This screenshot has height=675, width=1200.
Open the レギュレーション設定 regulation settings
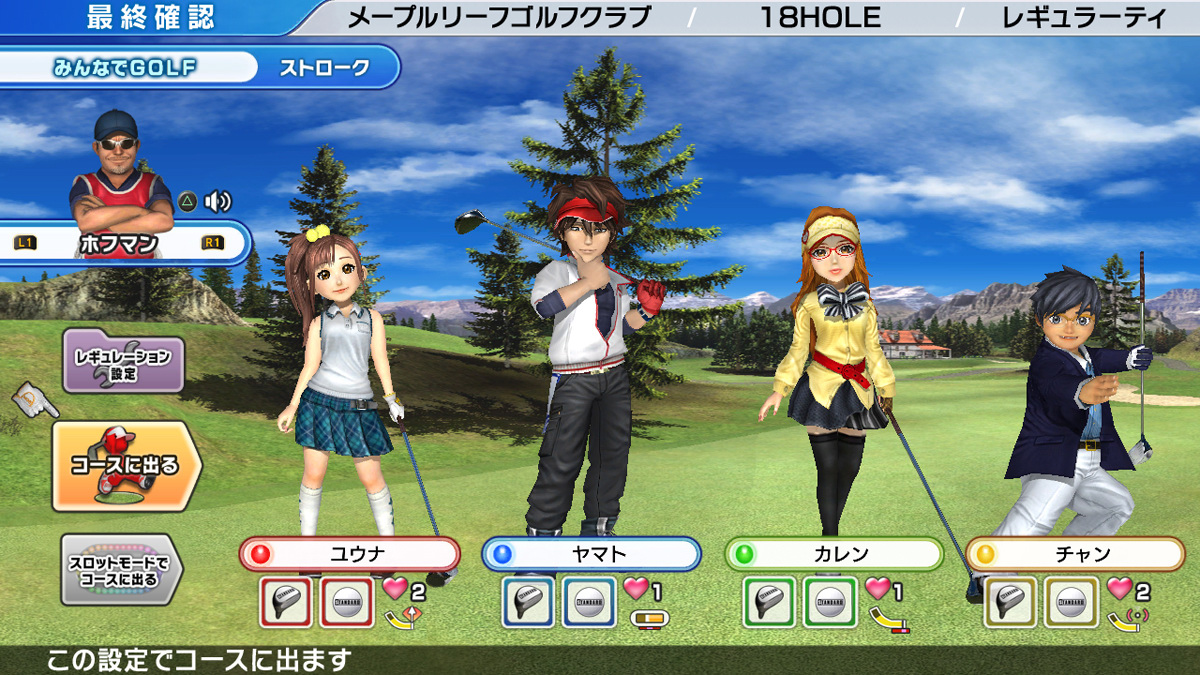point(123,359)
